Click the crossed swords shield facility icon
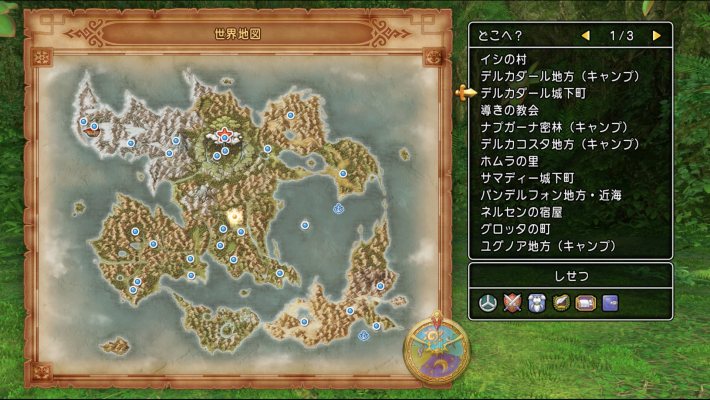The width and height of the screenshot is (710, 400). 514,302
